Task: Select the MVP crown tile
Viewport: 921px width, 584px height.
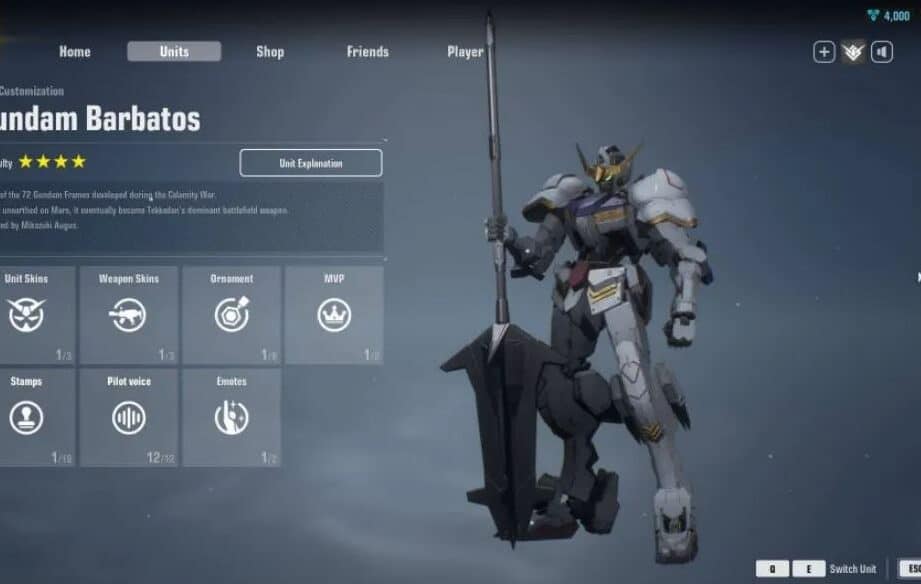Action: (x=334, y=315)
